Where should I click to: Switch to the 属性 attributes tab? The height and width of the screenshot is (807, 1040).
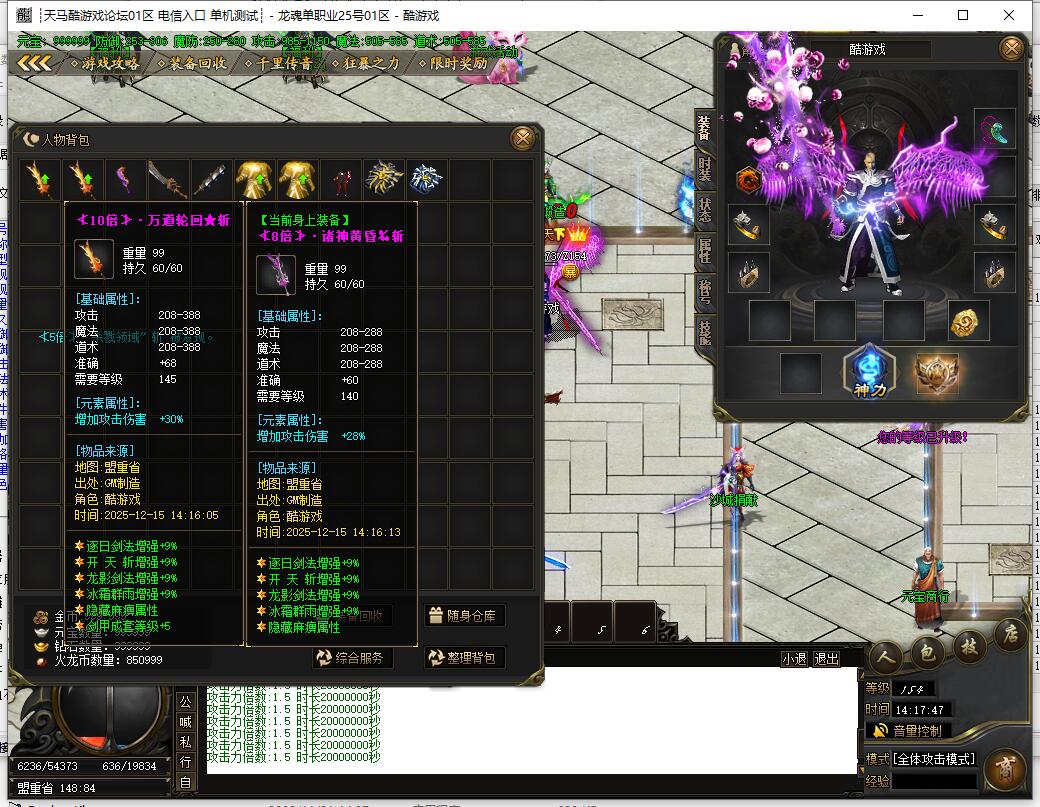click(x=705, y=250)
